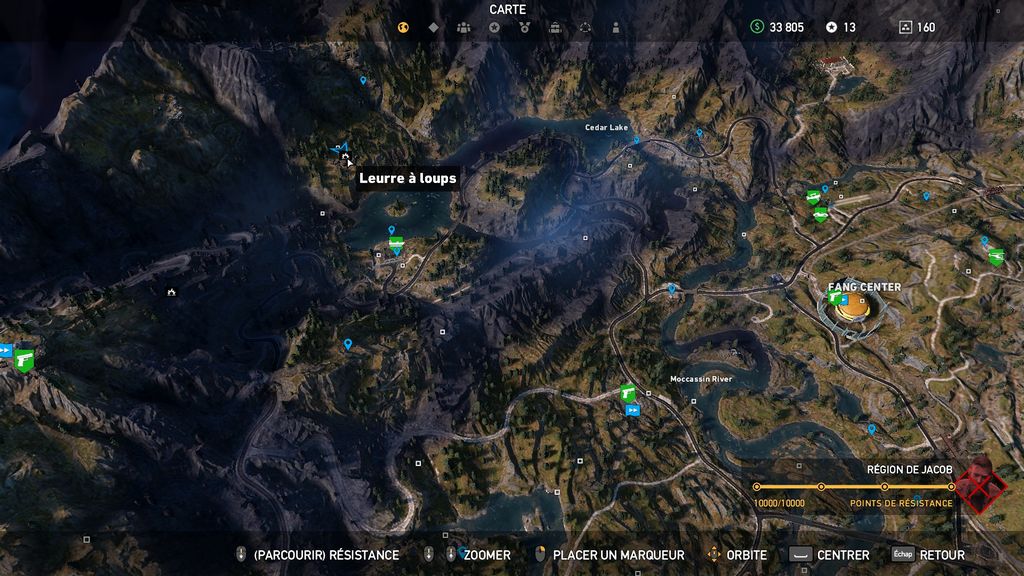Open the medal icon tab
Screen dimensions: 1024x576
(x=524, y=27)
